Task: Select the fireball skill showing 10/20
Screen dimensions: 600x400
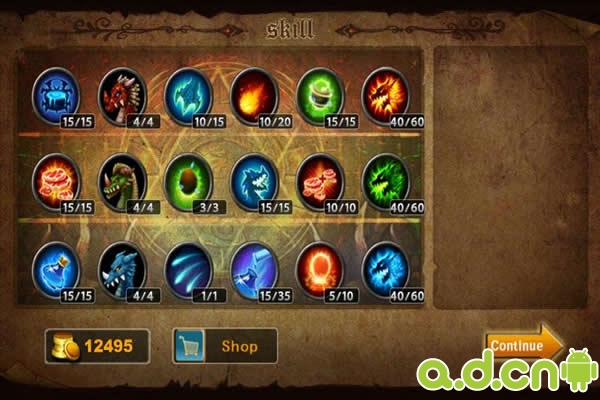Action: (x=254, y=93)
